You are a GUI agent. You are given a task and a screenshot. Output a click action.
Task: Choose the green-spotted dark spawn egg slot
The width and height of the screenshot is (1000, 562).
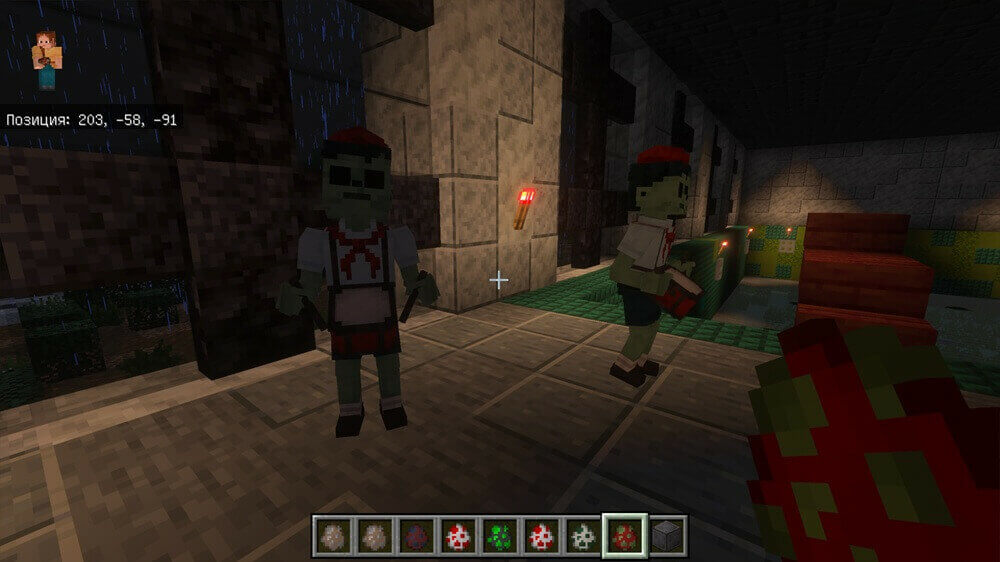(498, 538)
